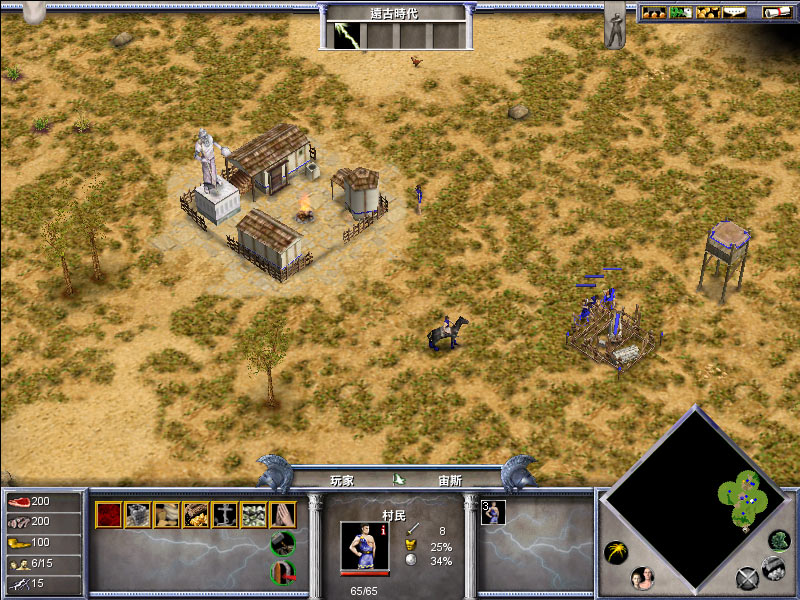800x600 pixels.
Task: Choose the gold pile build icon
Action: pyautogui.click(x=196, y=514)
